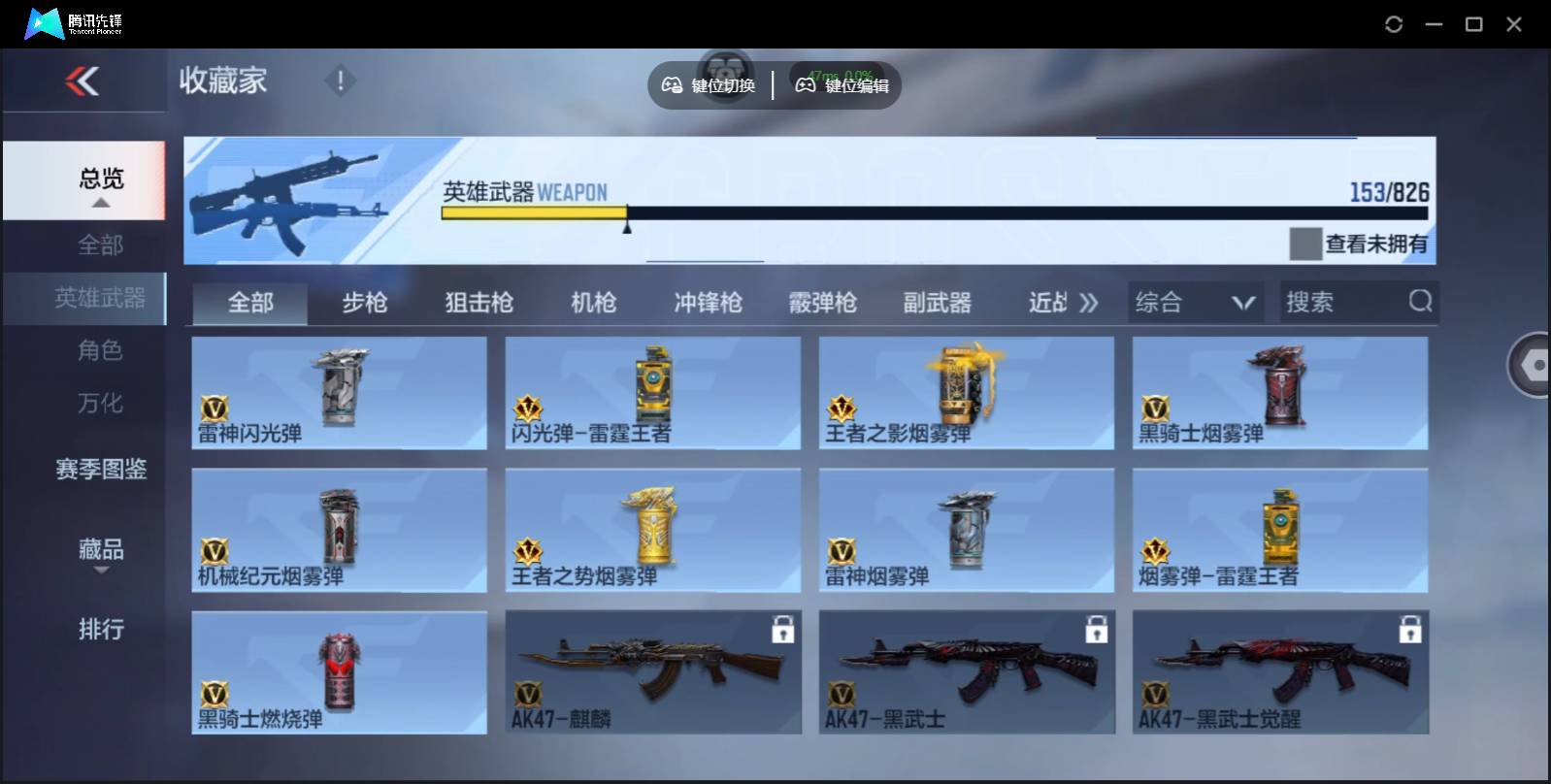The image size is (1551, 784).
Task: Open the 综合 sort dropdown
Action: tap(1196, 302)
